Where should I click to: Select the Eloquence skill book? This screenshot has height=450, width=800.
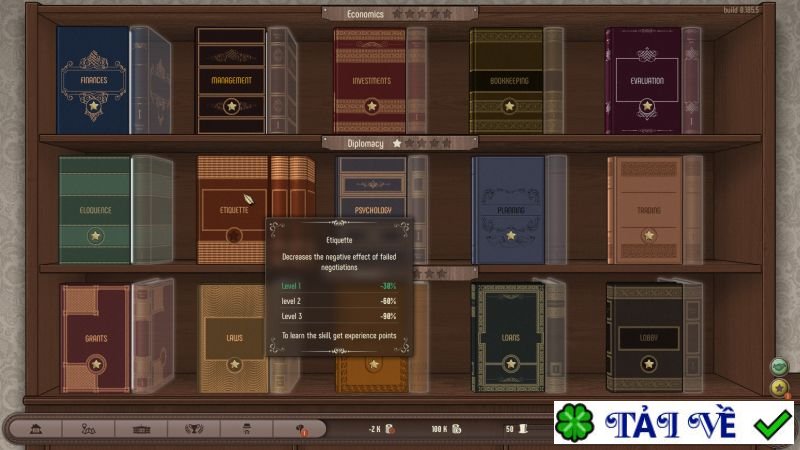tap(95, 211)
